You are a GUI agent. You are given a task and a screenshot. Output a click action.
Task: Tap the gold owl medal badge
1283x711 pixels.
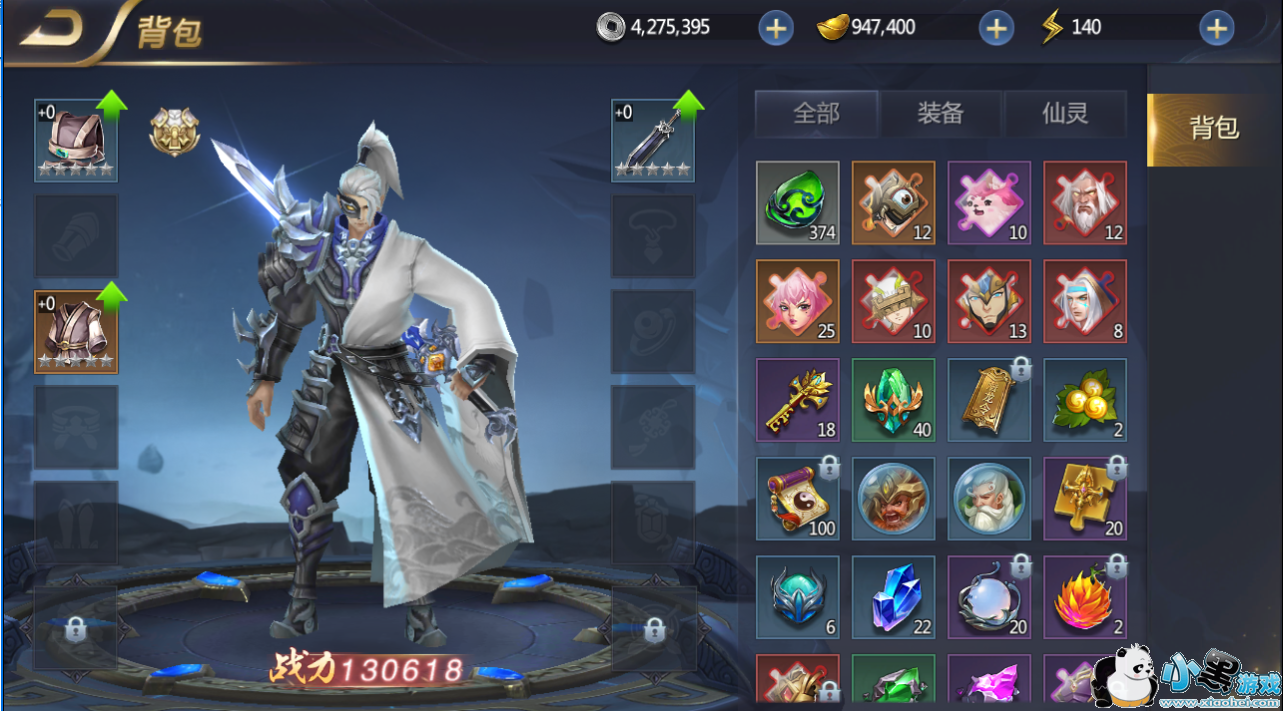(175, 131)
